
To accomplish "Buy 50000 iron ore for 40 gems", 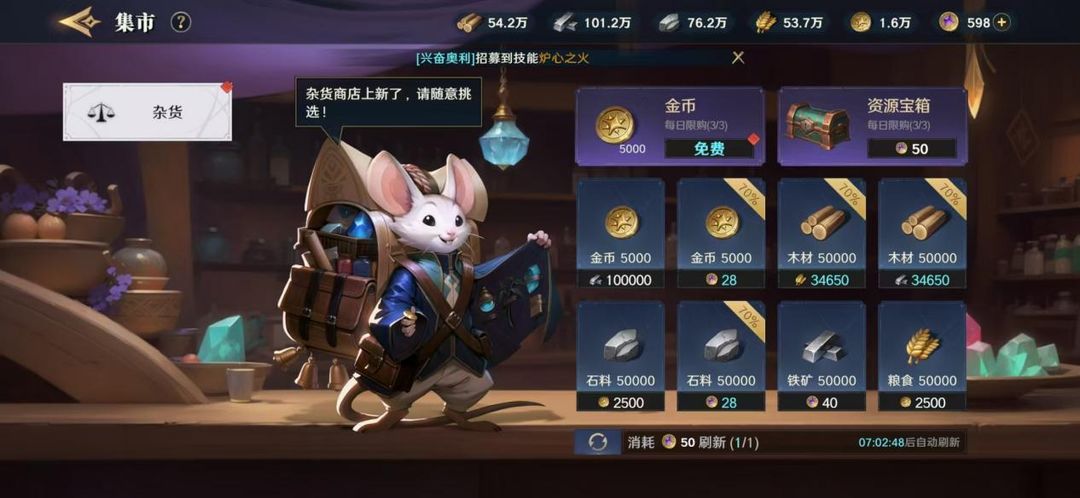I will pyautogui.click(x=822, y=402).
